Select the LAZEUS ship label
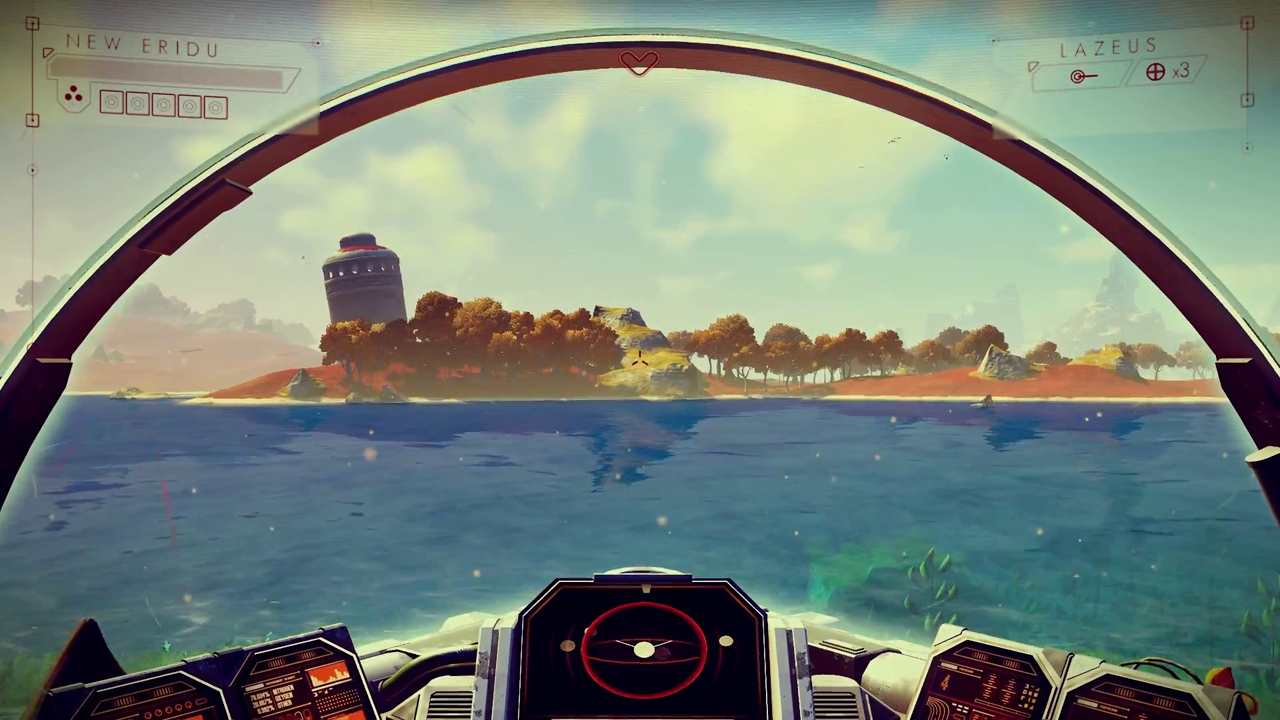The width and height of the screenshot is (1280, 720). pos(1108,47)
